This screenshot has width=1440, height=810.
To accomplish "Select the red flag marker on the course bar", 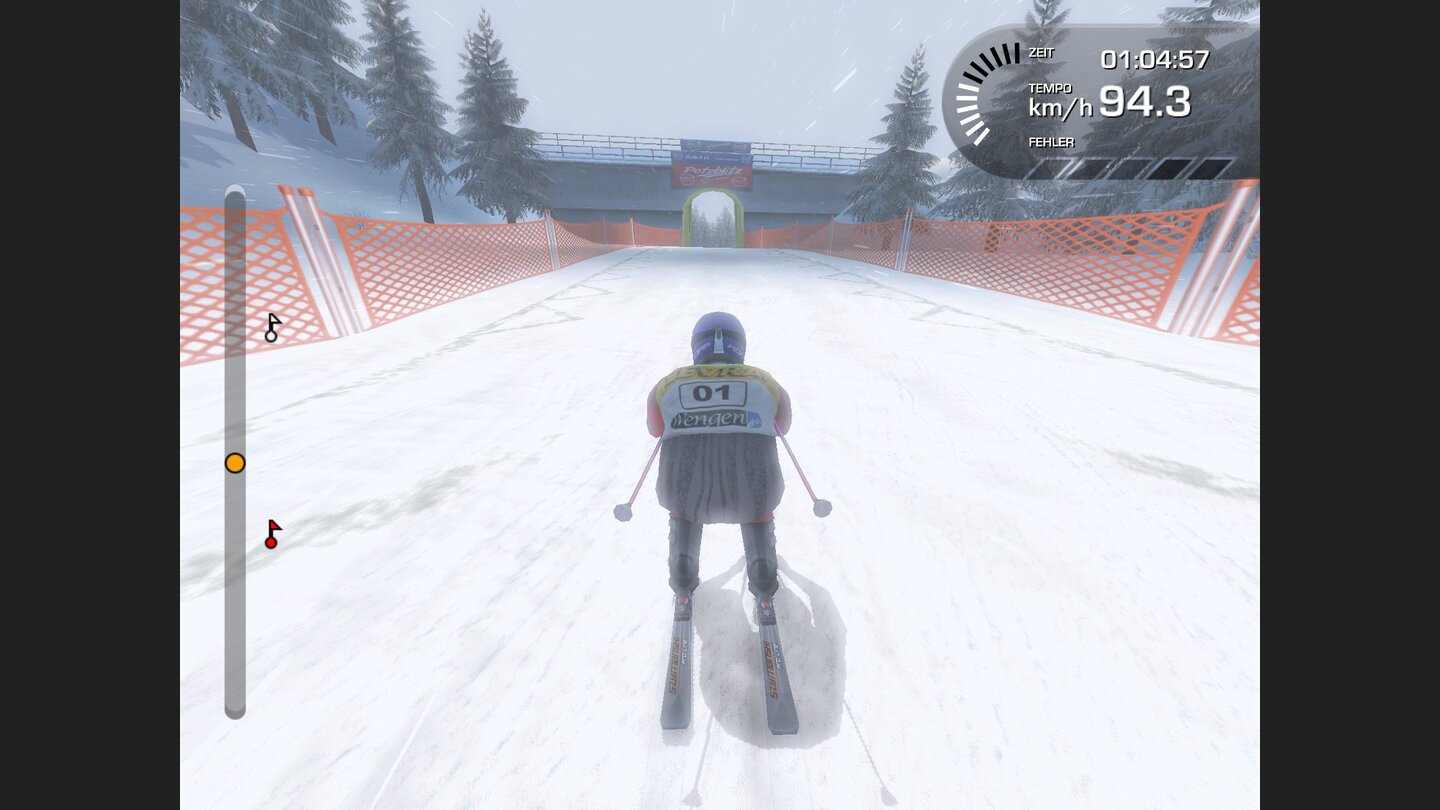I will tap(271, 533).
